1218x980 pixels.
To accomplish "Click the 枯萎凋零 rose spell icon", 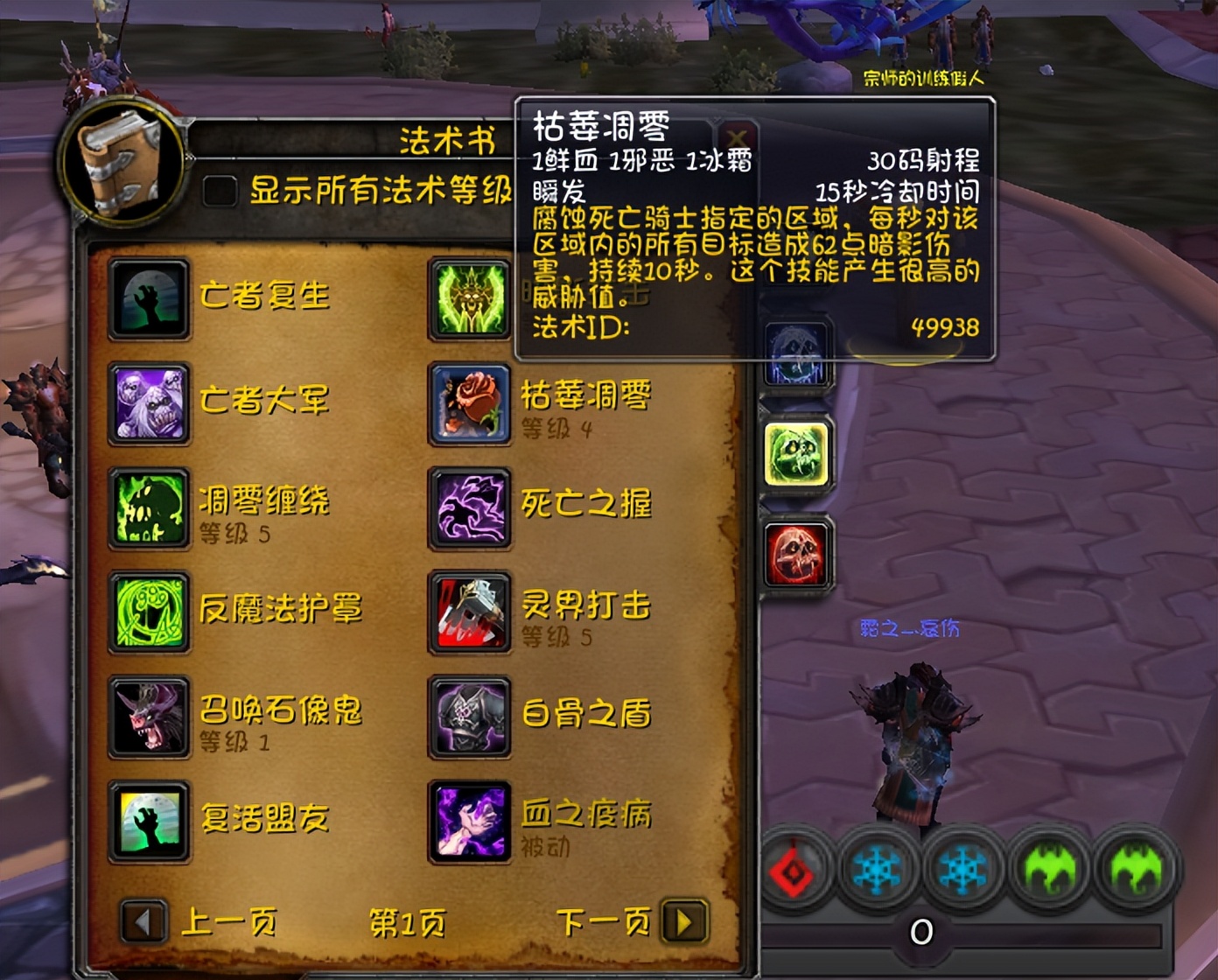I will point(470,402).
